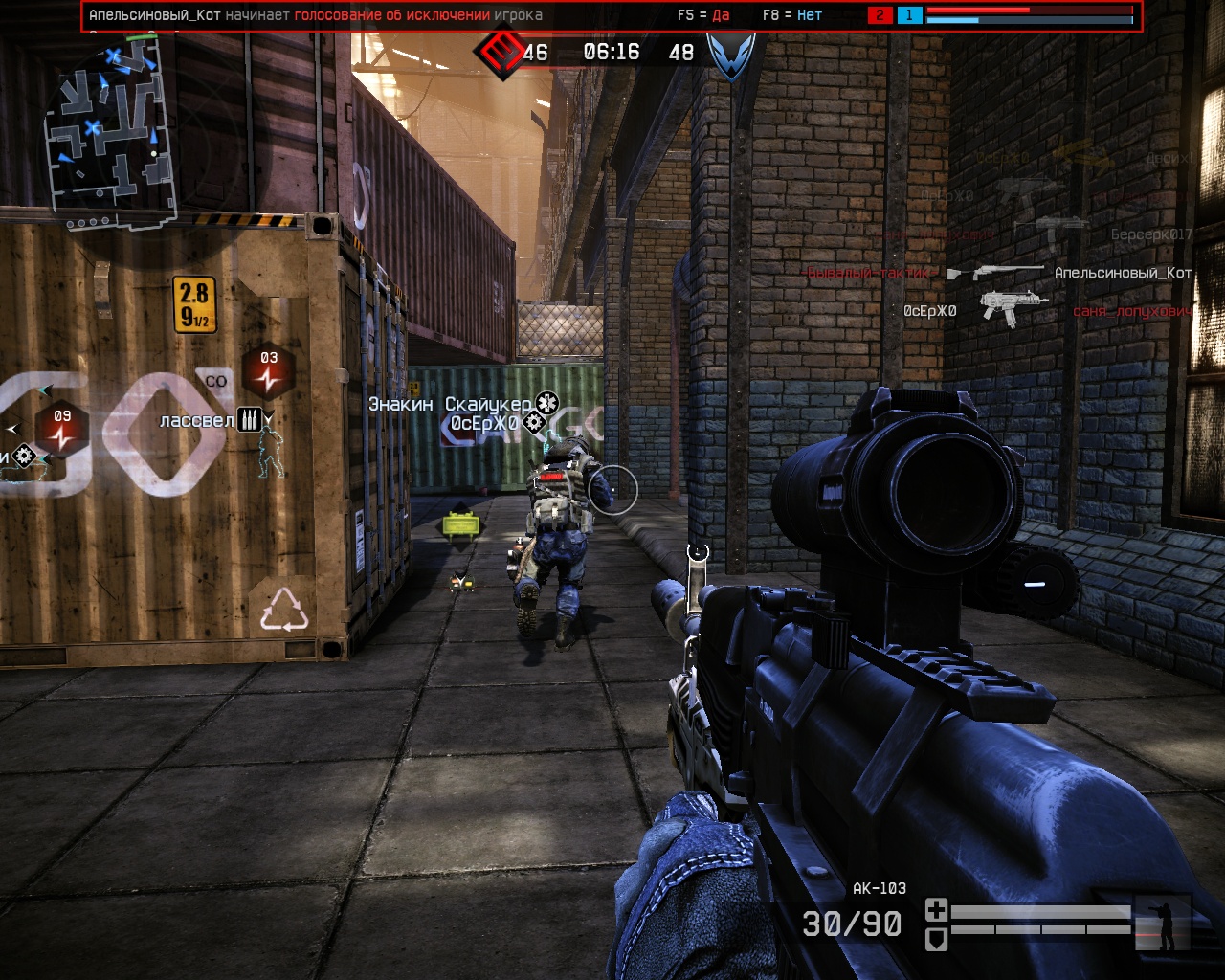
Task: Click the ammo icon beside лассвел
Action: coord(249,420)
